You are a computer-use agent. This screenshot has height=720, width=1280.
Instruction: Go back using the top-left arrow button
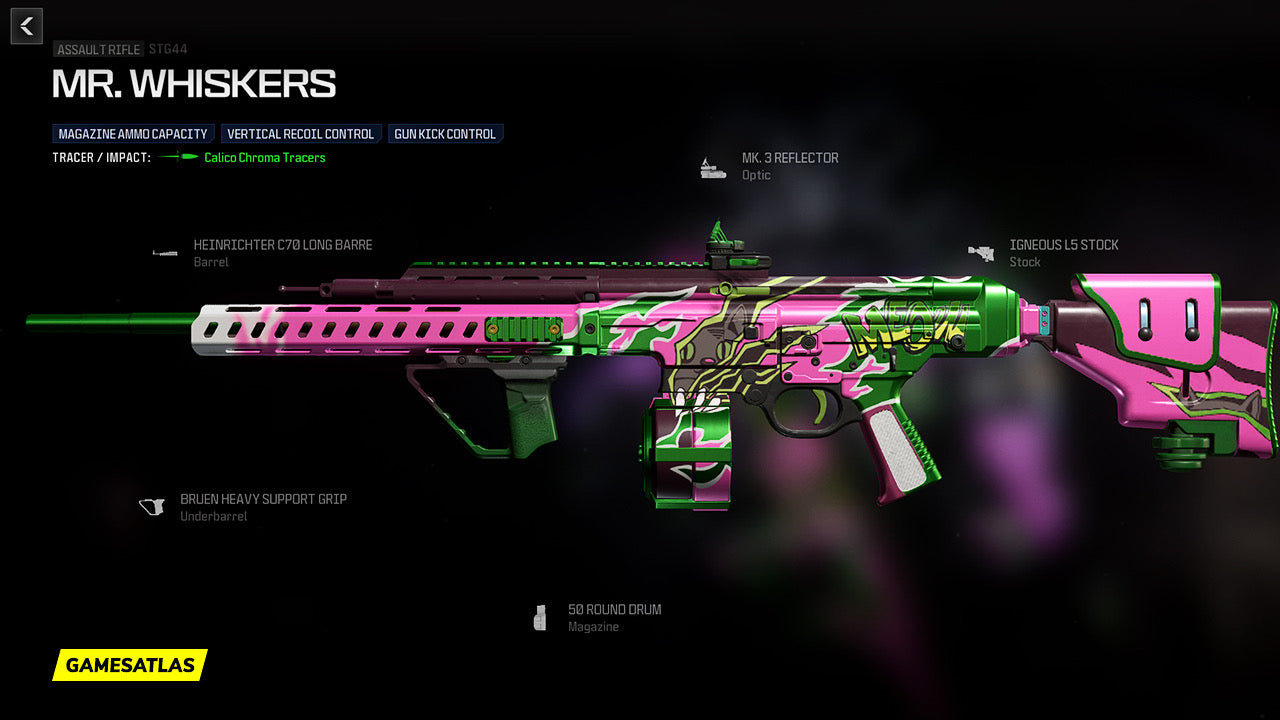click(x=27, y=26)
